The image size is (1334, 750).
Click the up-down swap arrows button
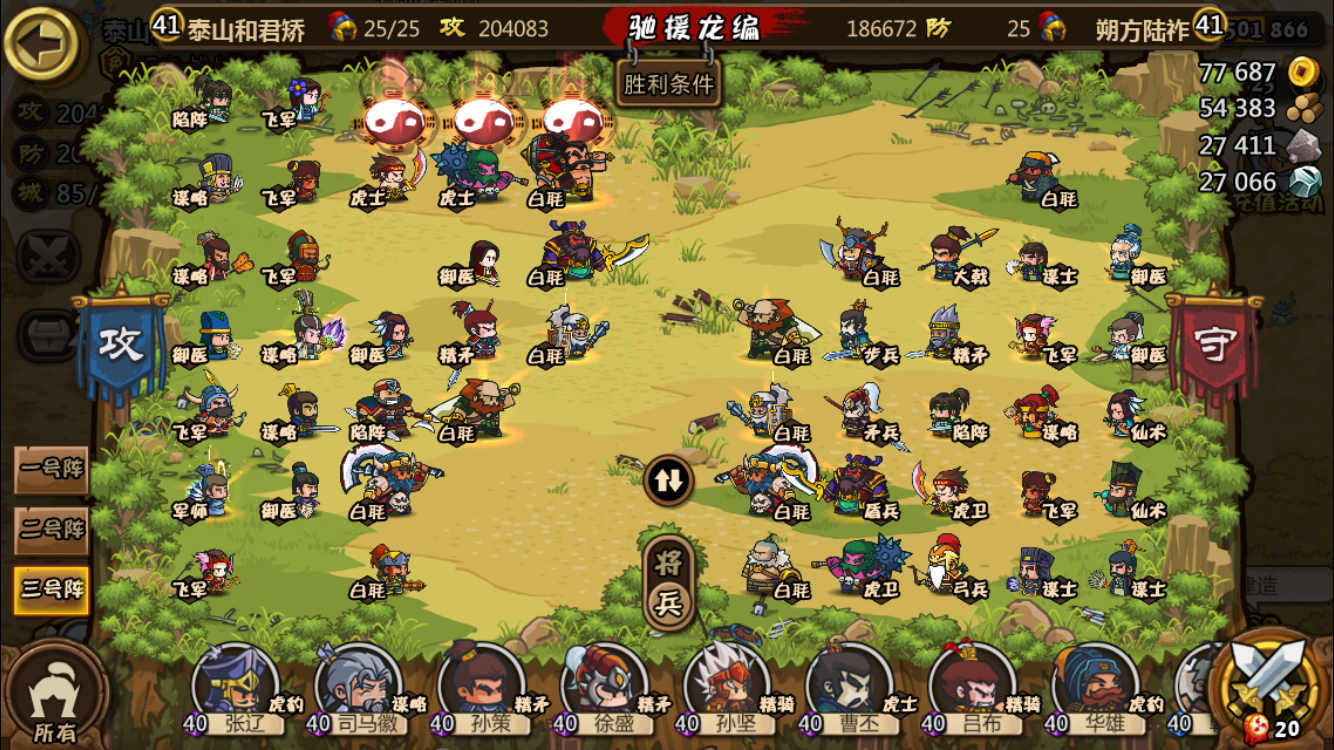668,480
